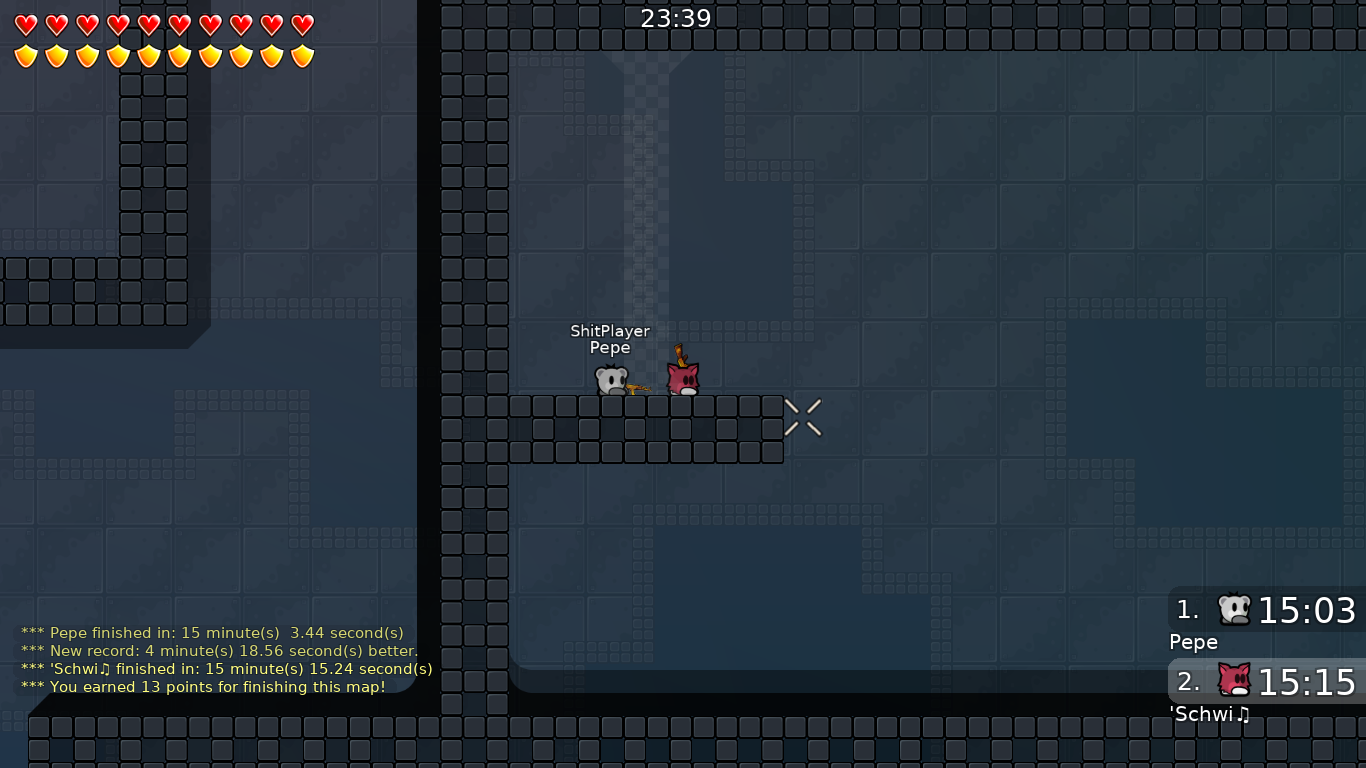The image size is (1366, 768).
Task: Select the Pepe name tag above the koala
Action: (x=609, y=347)
